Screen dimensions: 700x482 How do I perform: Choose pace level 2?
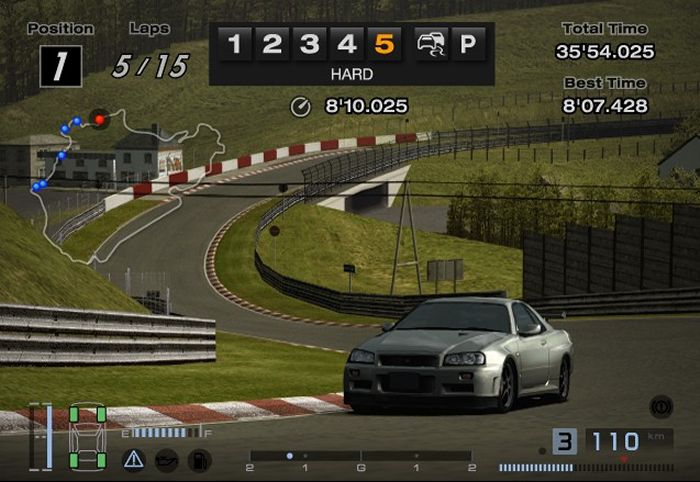(x=272, y=44)
